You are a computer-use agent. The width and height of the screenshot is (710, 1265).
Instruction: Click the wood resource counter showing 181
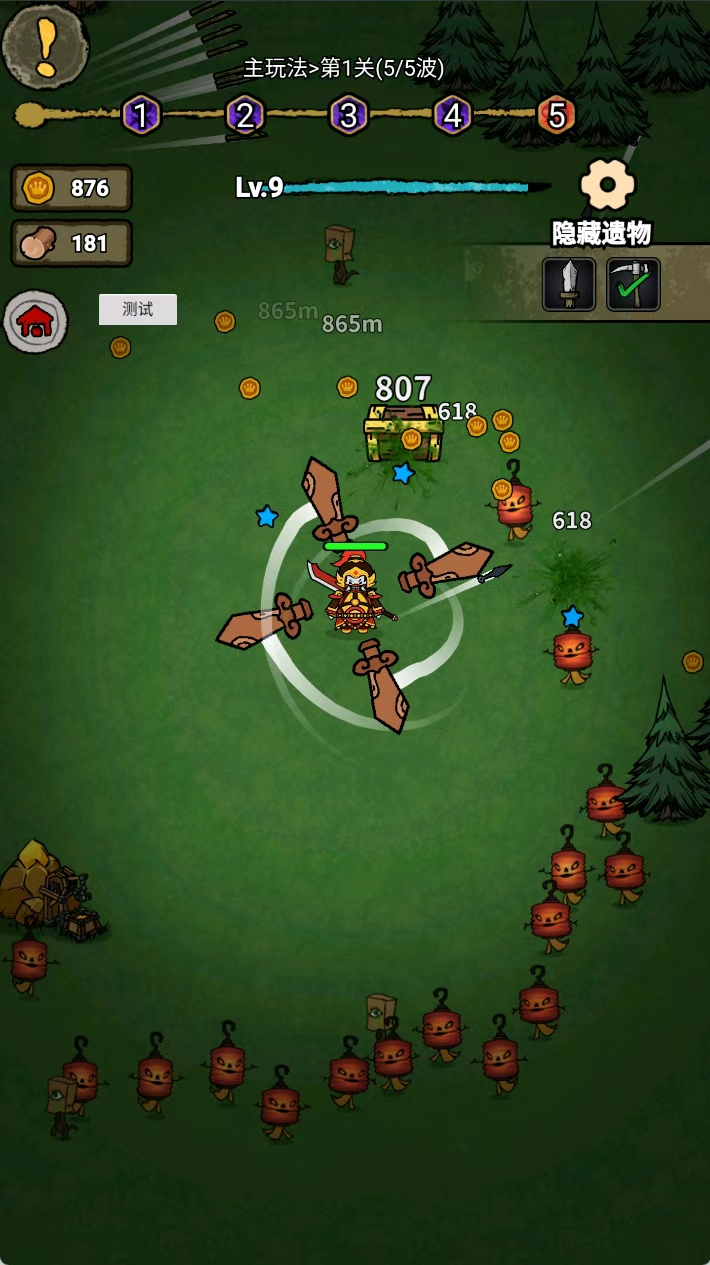(x=72, y=243)
